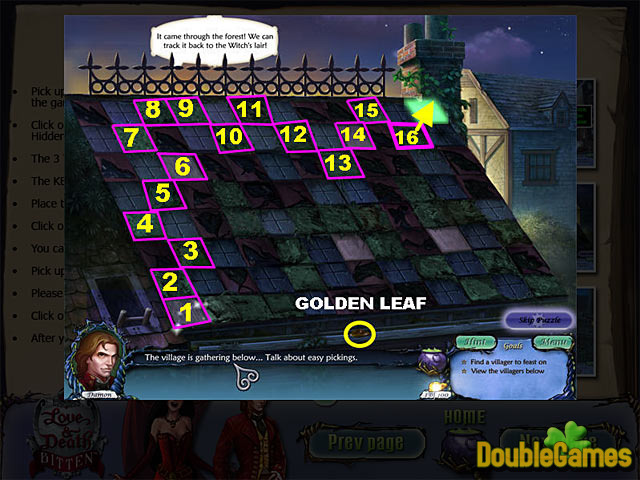The width and height of the screenshot is (640, 480).
Task: Select the roof tile numbered 1
Action: (186, 313)
